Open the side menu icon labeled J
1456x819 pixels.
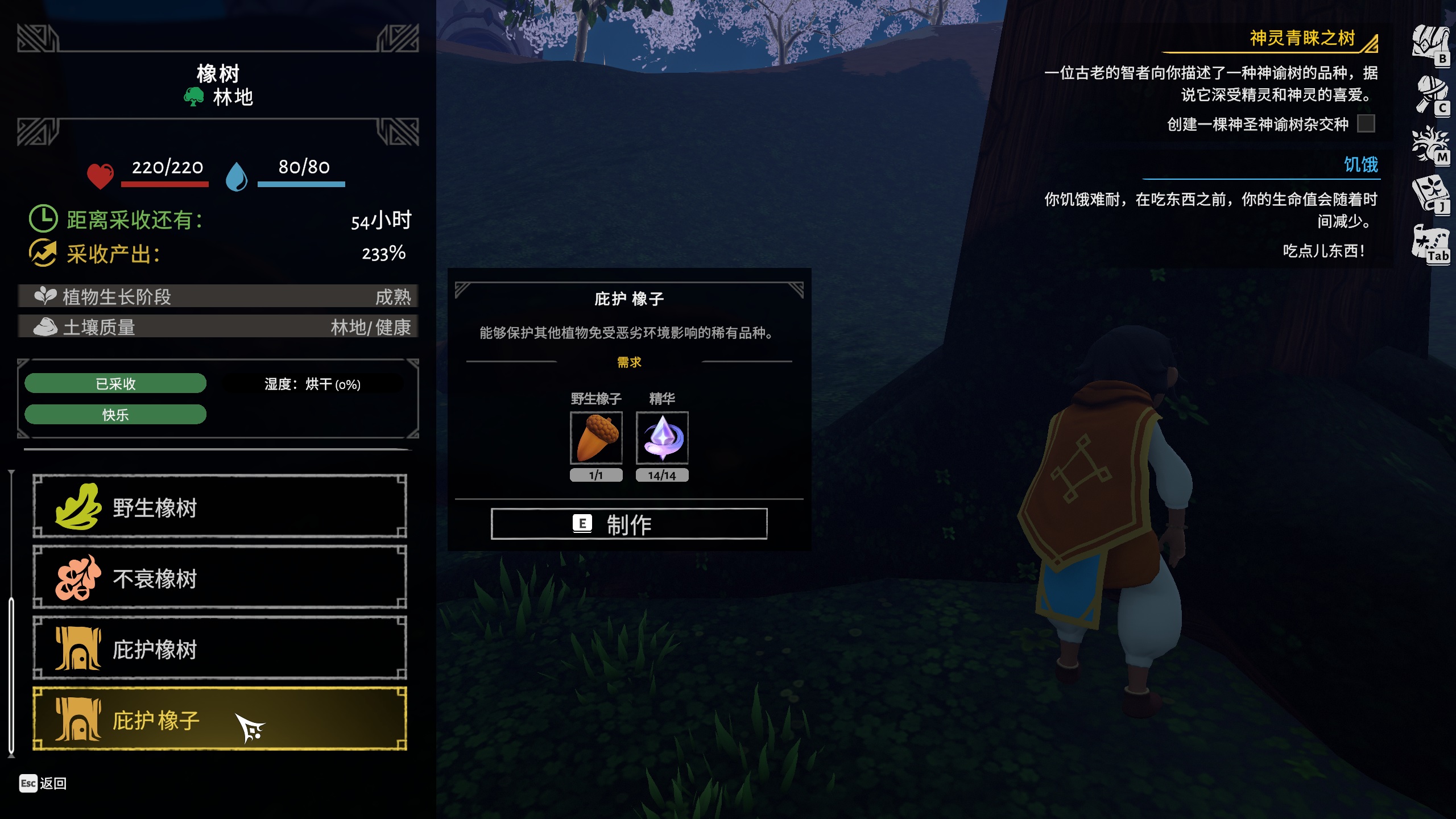point(1430,195)
